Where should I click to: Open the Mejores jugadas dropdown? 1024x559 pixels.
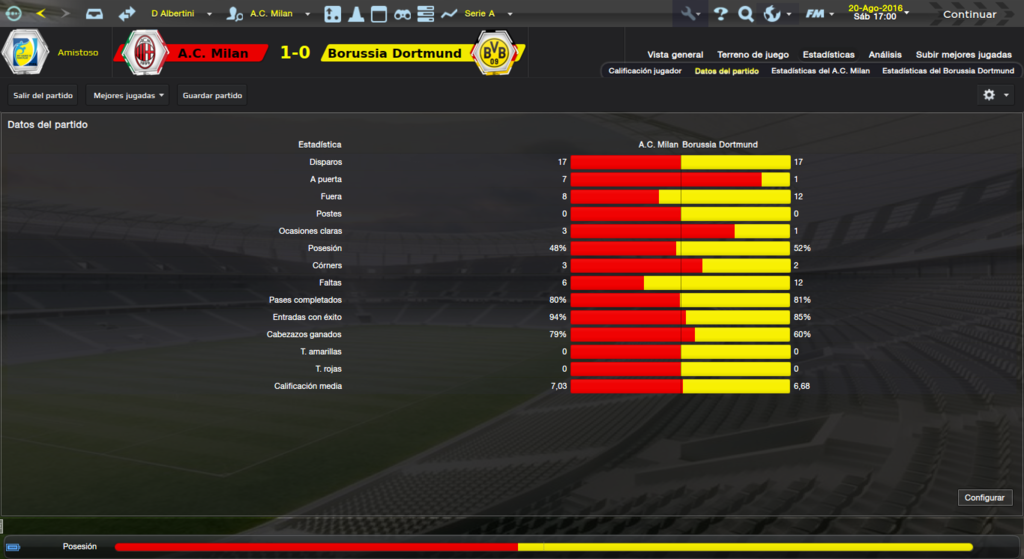pos(128,95)
